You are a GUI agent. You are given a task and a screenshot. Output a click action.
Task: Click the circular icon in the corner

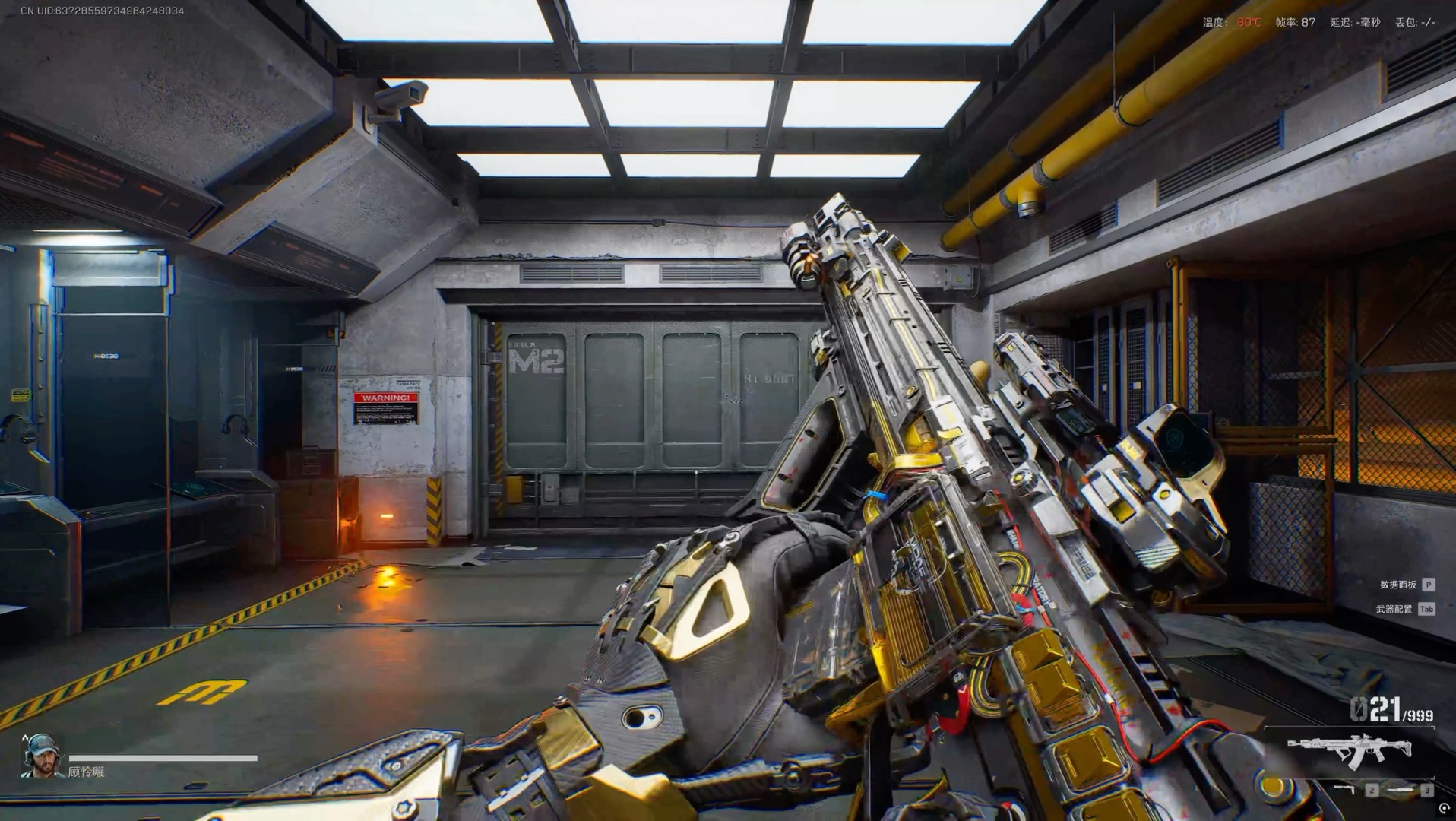click(1444, 809)
